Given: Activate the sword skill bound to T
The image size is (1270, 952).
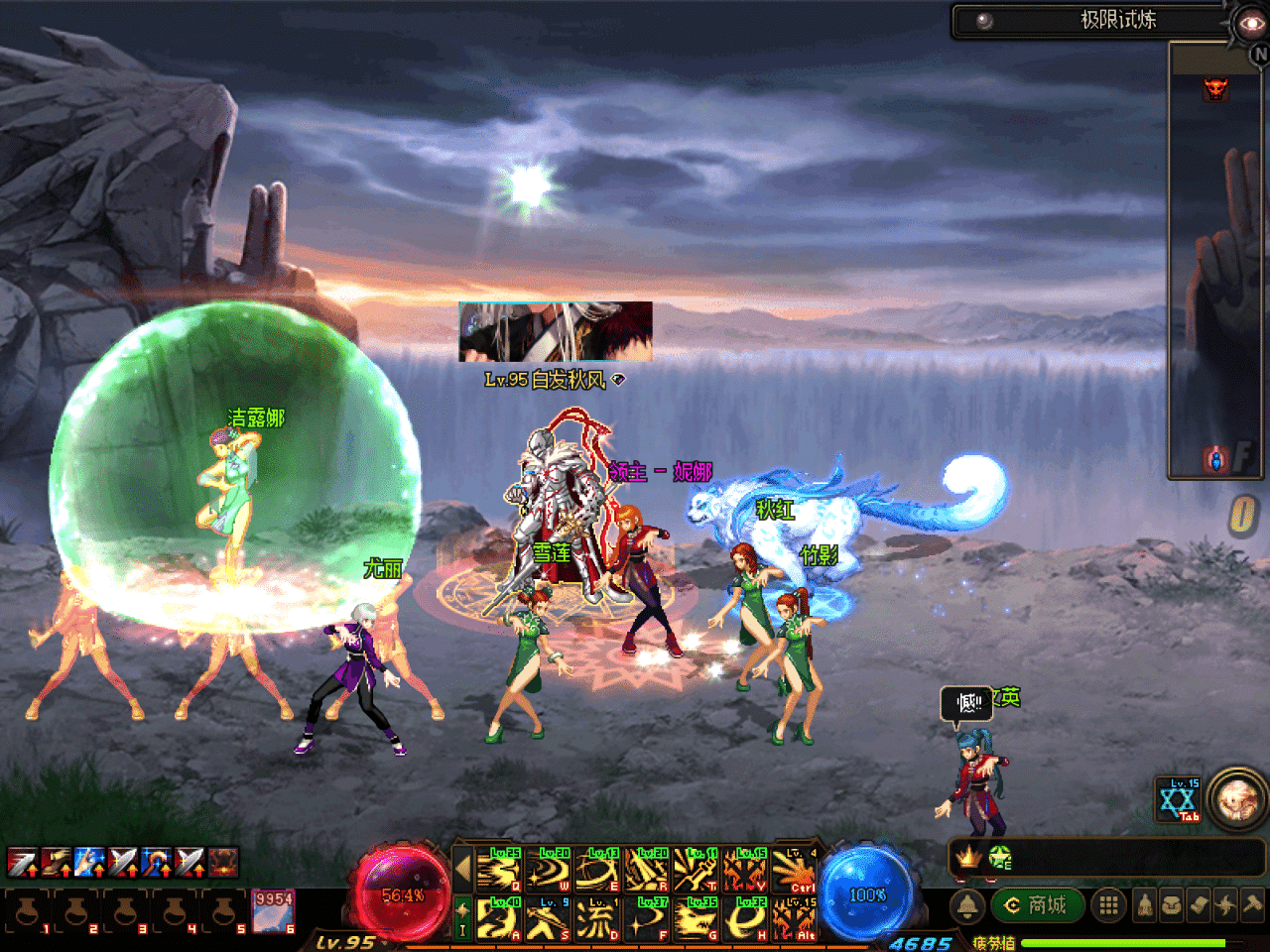Looking at the screenshot, I should 697,870.
